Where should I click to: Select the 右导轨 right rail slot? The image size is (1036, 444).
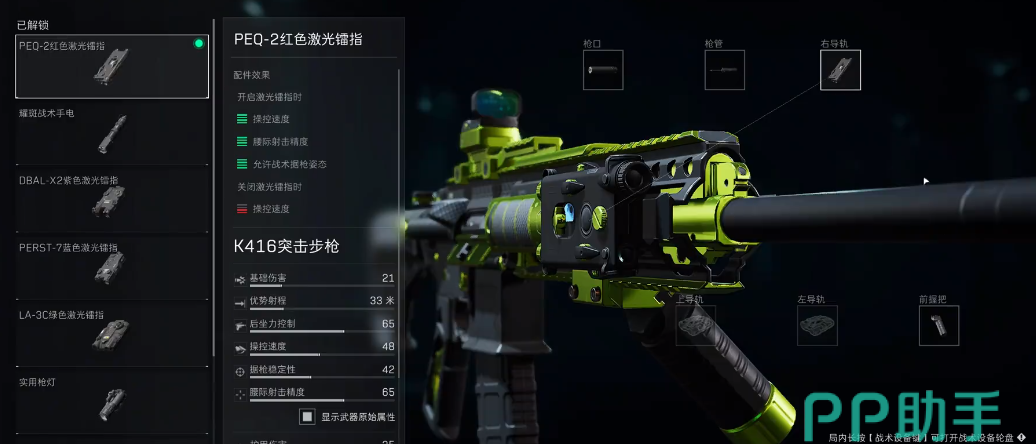(840, 70)
